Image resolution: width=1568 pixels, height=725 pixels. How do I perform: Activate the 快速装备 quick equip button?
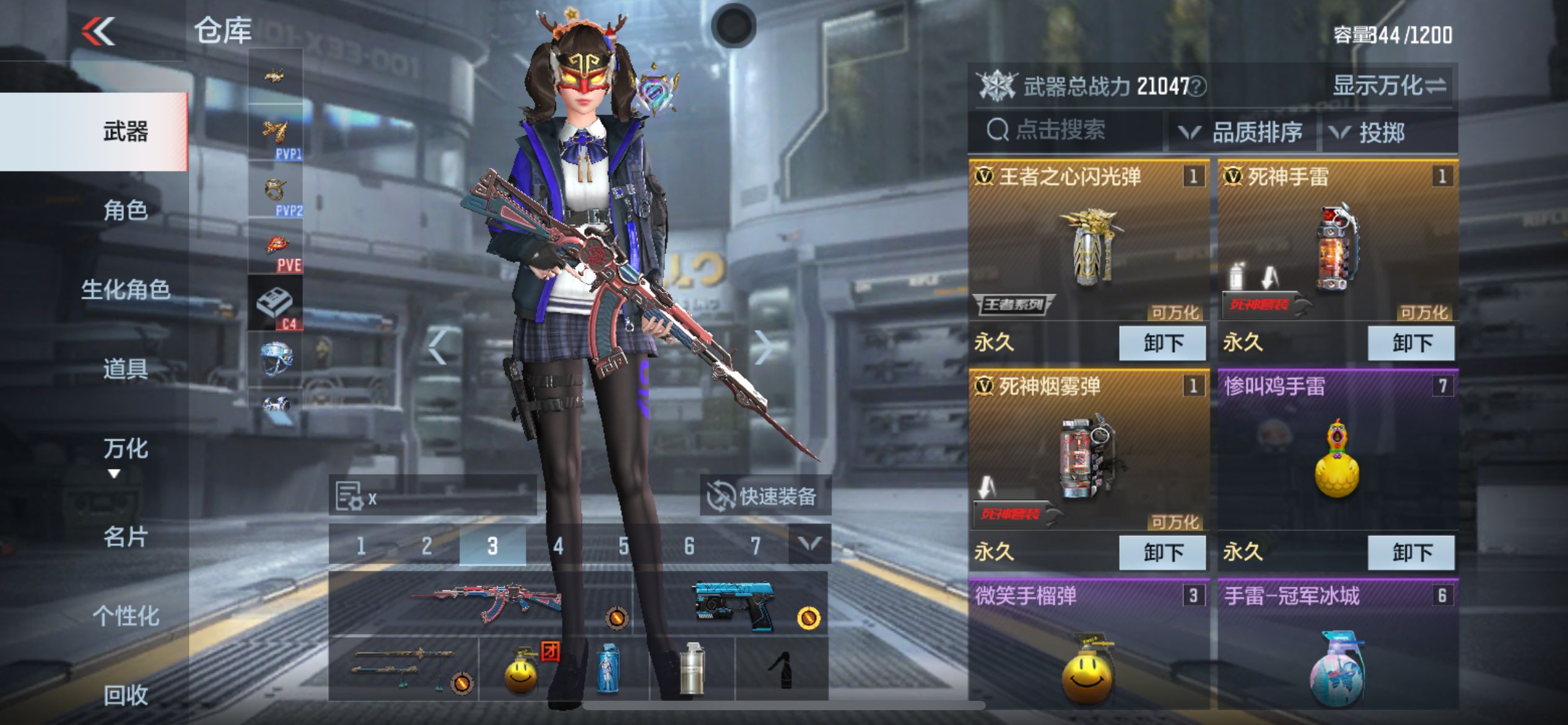764,496
